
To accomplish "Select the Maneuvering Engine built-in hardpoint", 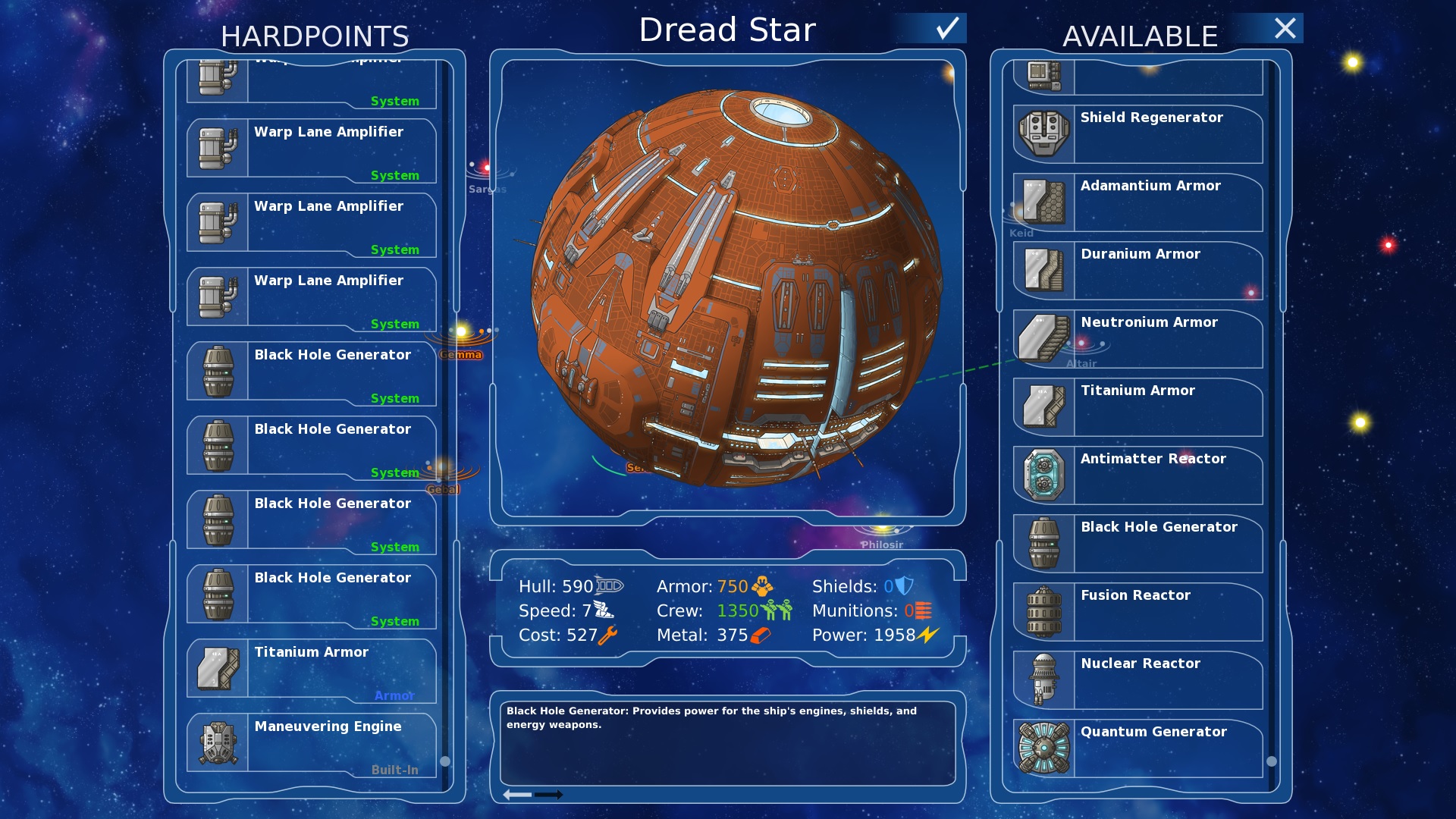I will (x=312, y=744).
